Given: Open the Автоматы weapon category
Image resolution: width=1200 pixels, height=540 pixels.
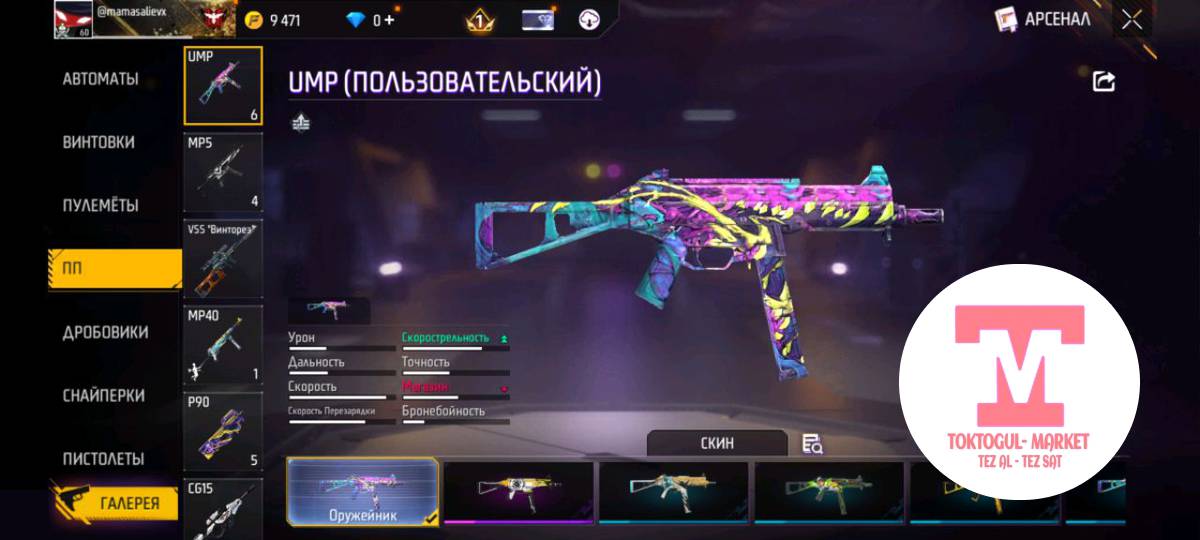Looking at the screenshot, I should [100, 79].
